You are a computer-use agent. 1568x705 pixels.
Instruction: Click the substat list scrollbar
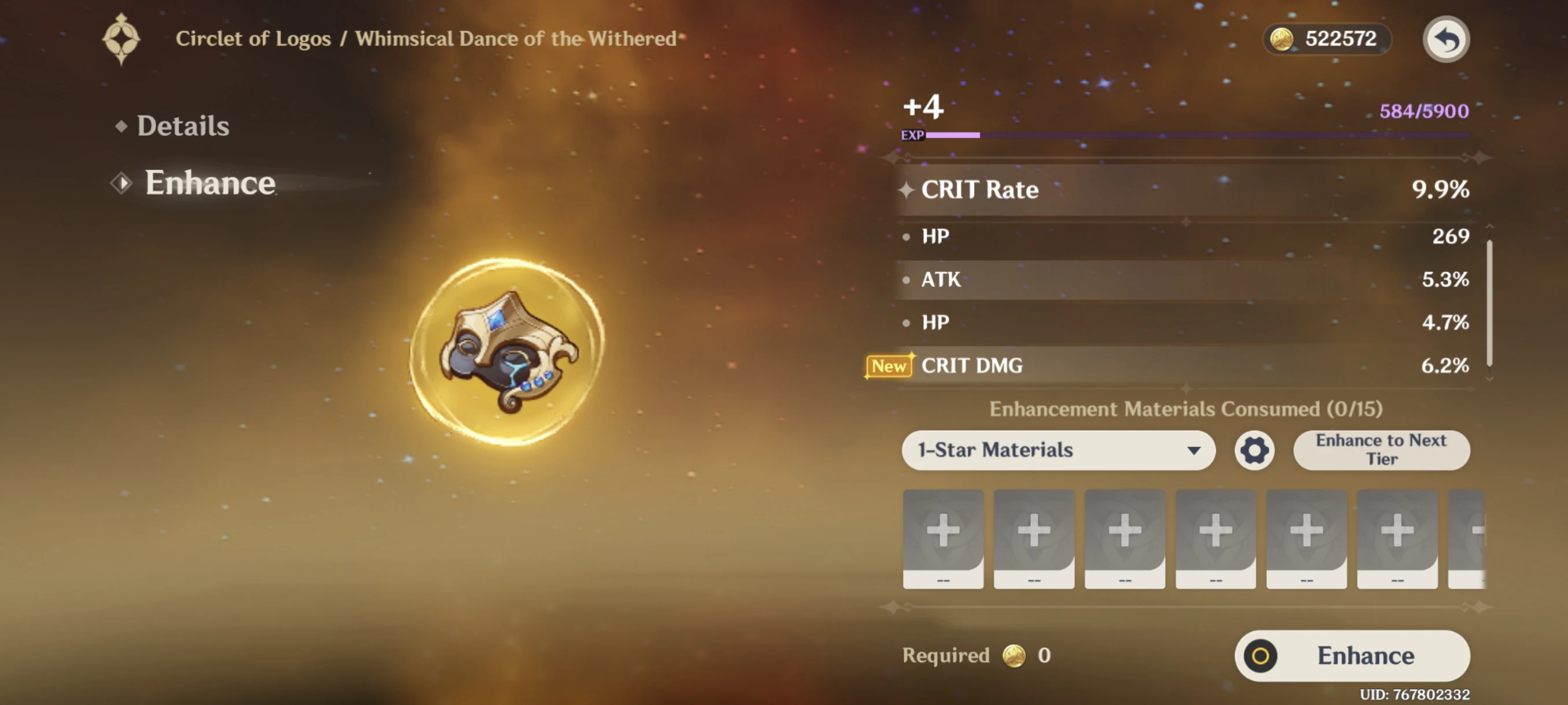coord(1489,302)
